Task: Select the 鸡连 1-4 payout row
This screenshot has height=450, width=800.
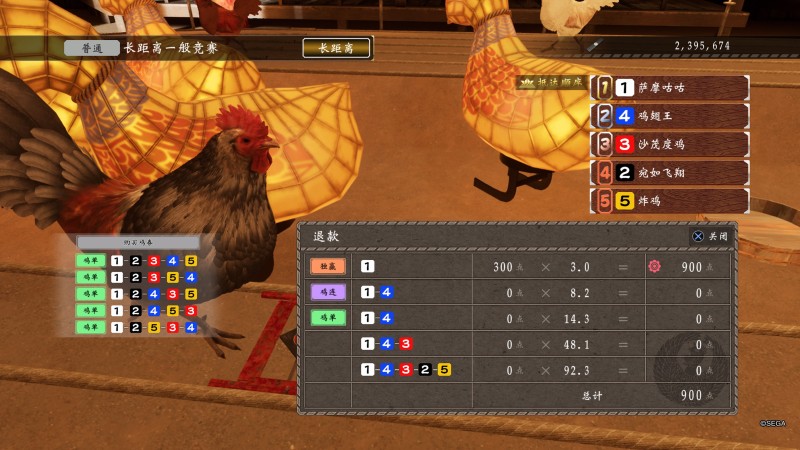Action: pos(519,293)
